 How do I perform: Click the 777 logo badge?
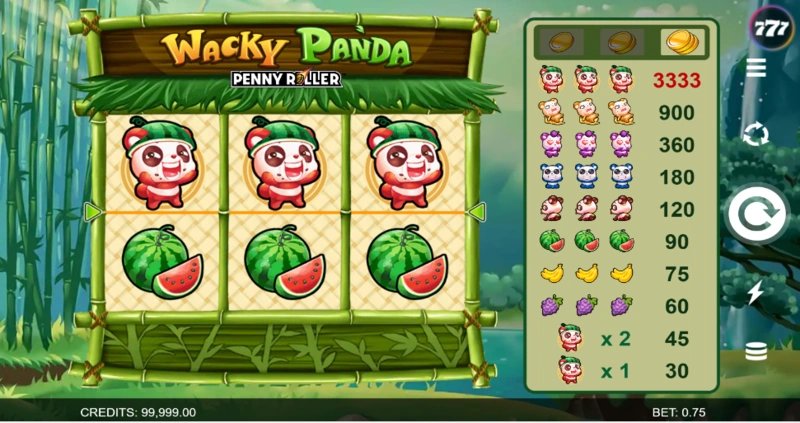[770, 27]
